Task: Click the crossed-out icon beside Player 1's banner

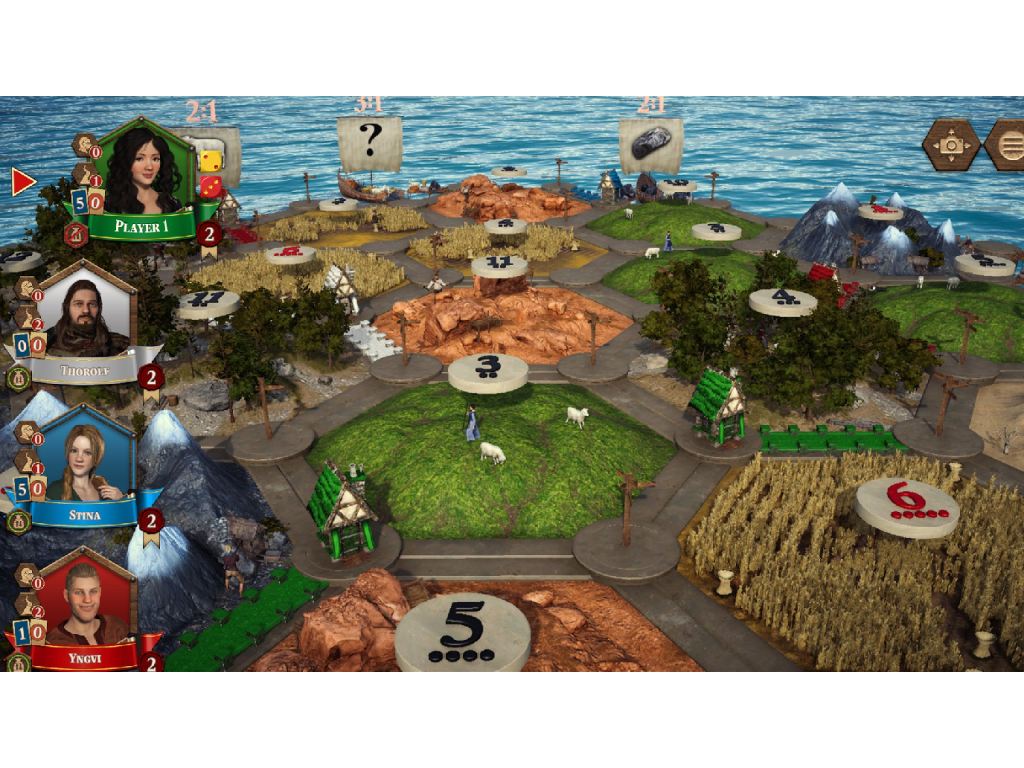Action: [75, 234]
